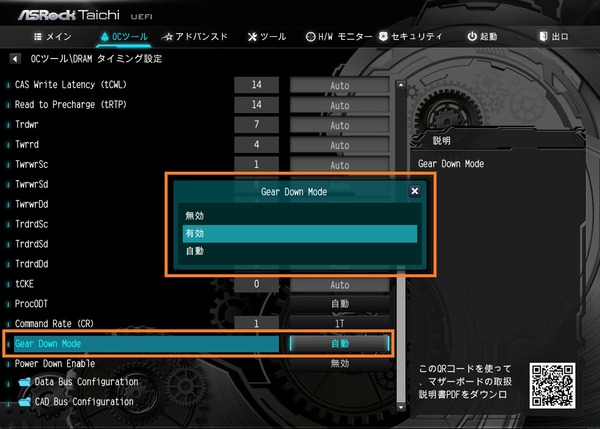Viewport: 600px width, 429px height.
Task: Open the アドバンスド tab
Action: click(195, 37)
